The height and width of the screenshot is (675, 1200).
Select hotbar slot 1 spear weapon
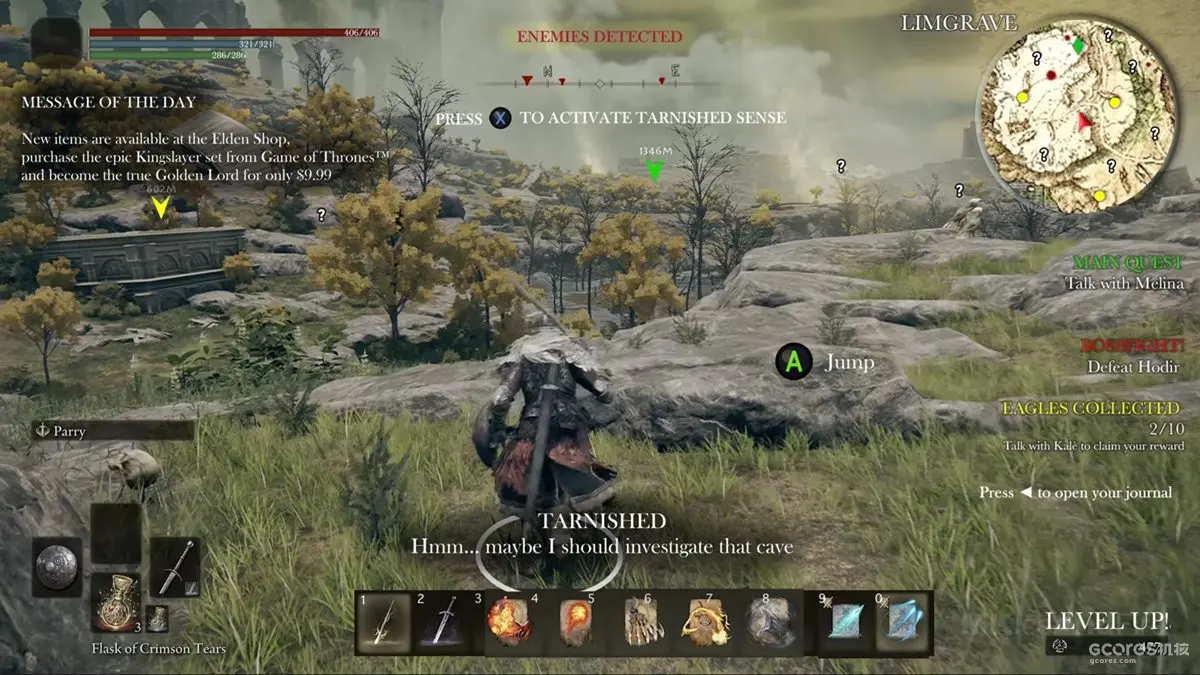point(385,623)
